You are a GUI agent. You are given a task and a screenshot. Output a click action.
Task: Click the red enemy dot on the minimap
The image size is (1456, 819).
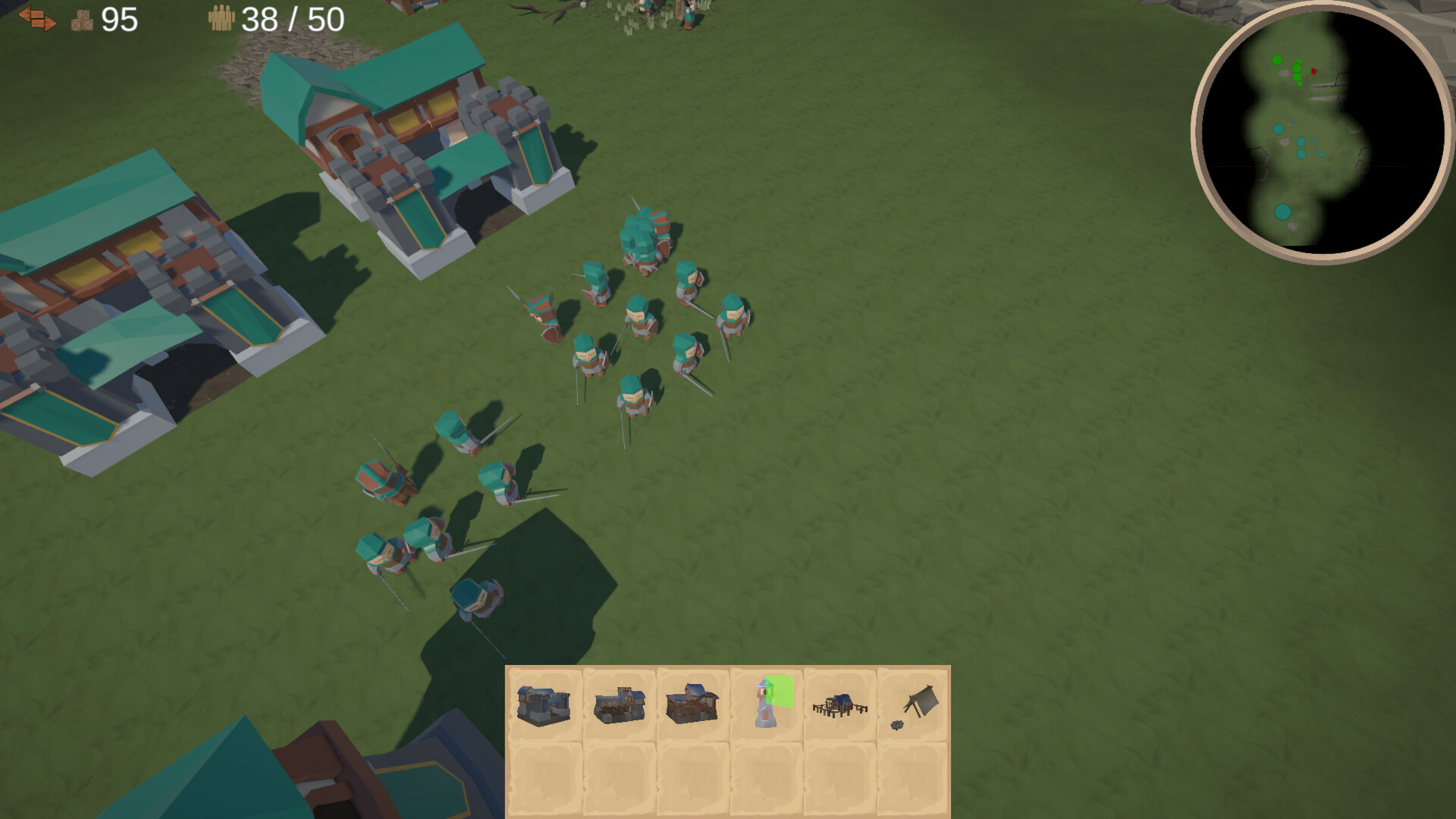coord(1314,71)
